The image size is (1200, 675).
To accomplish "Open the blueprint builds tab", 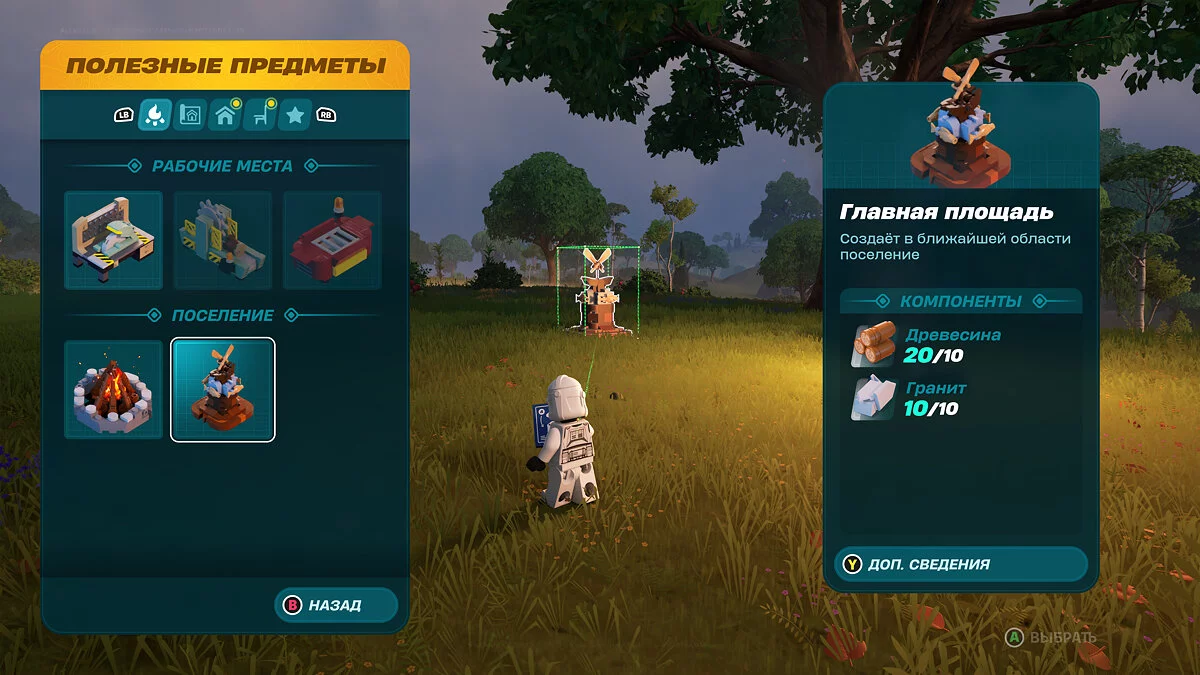I will pos(189,115).
